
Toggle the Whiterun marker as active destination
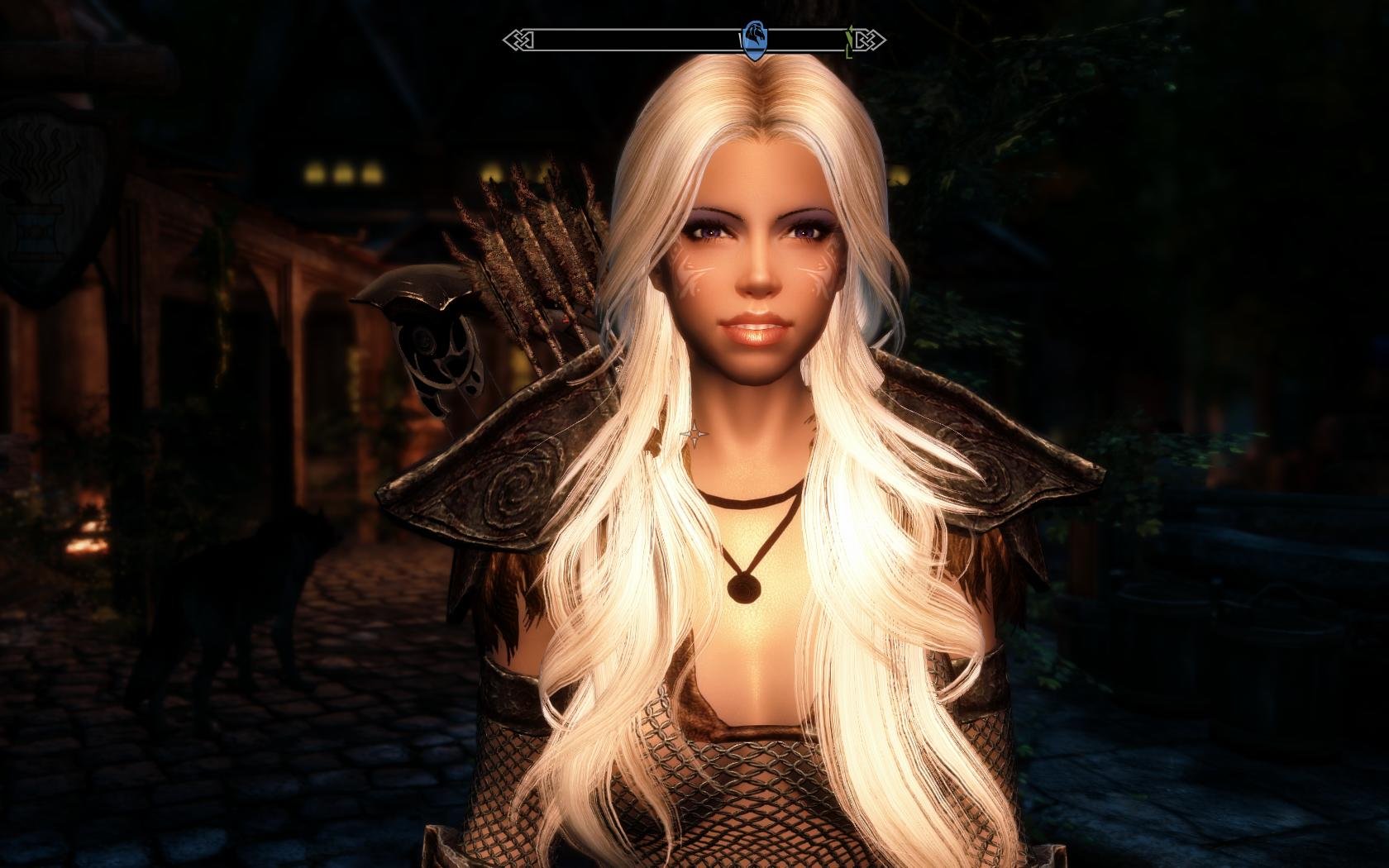point(753,36)
